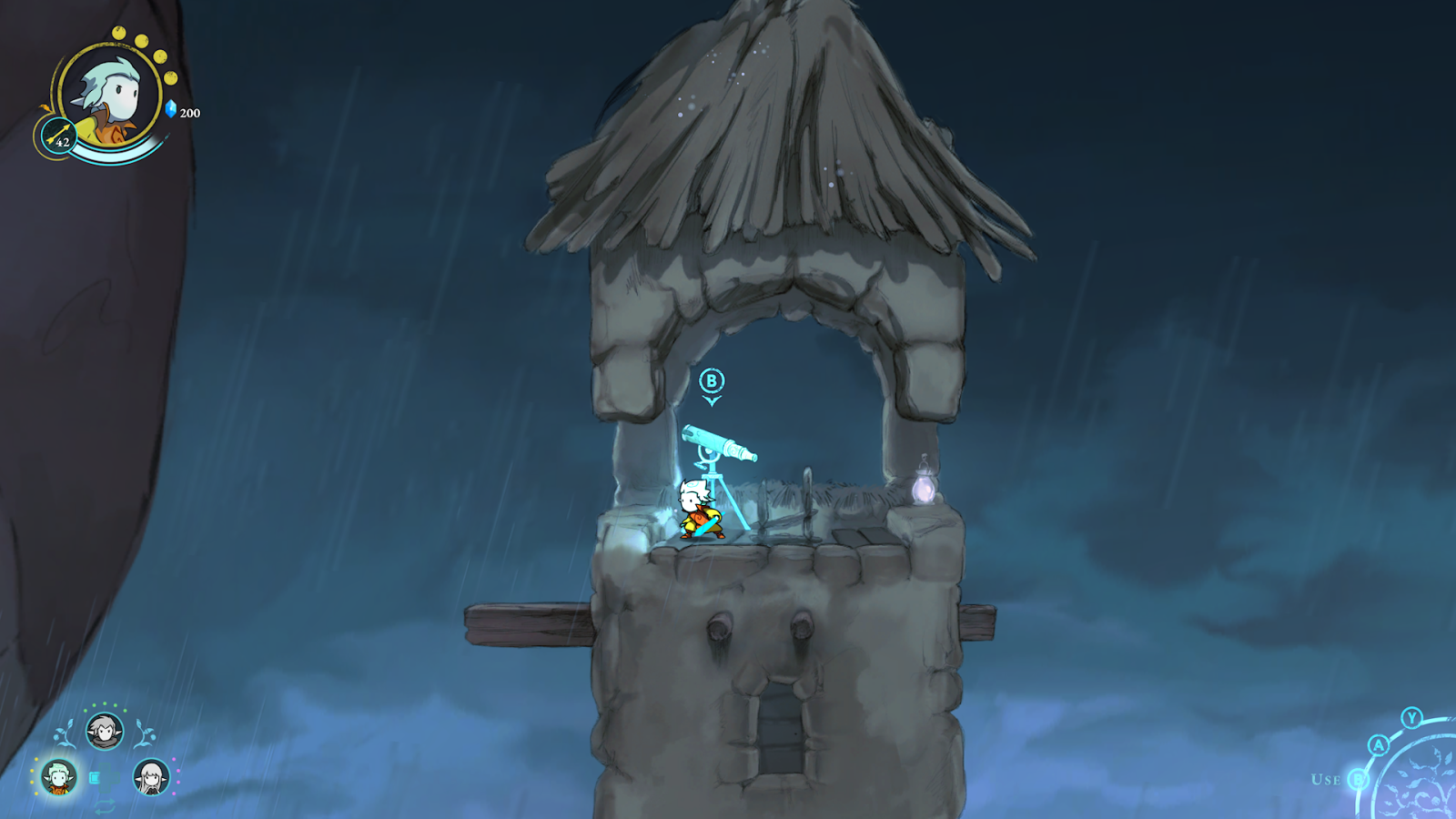Click the Use B prompt near the radial wheel

[1345, 779]
